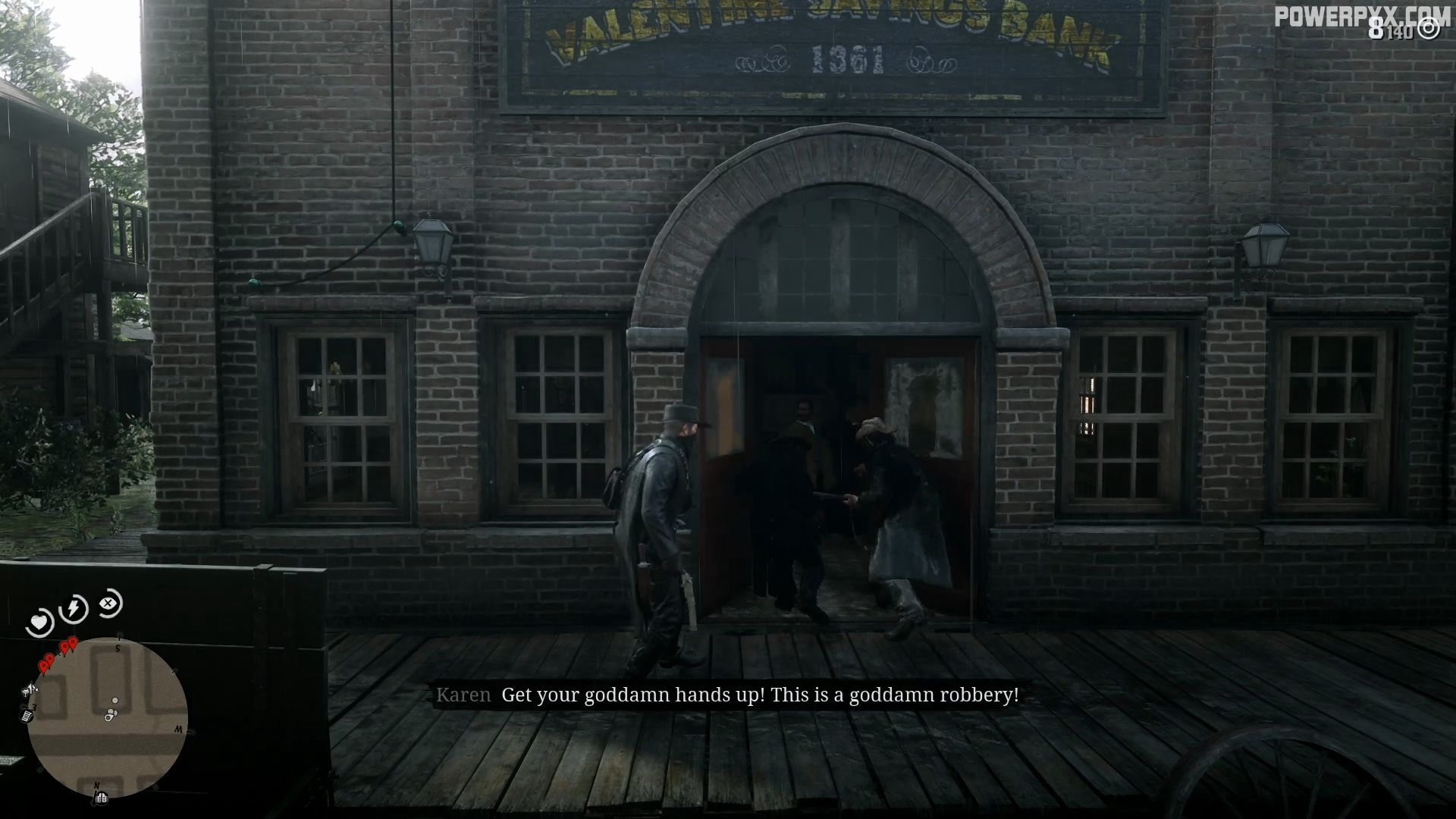Select the white player dot in the minimap center
Viewport: 1456px width, 819px height.
(115, 700)
